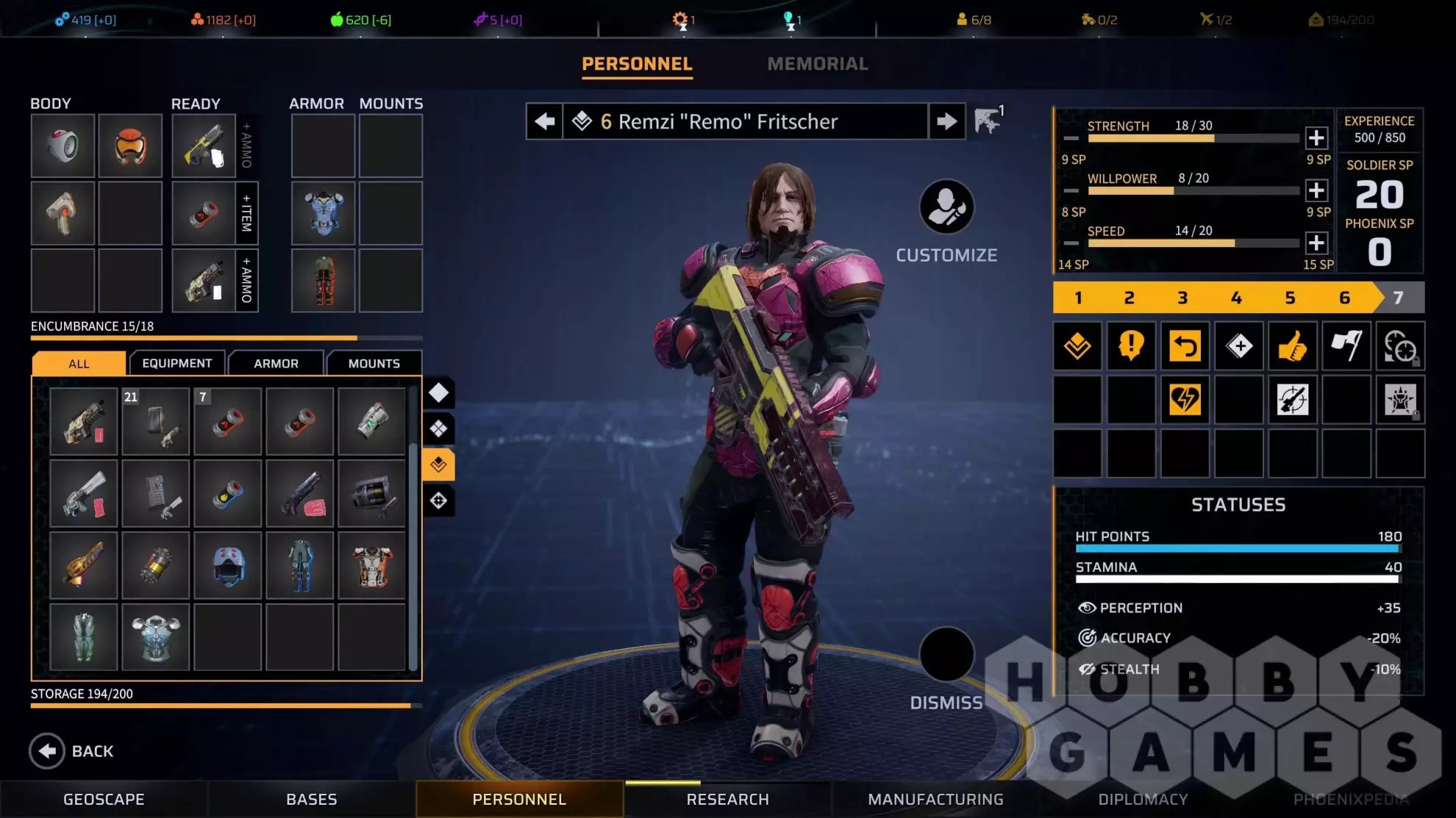
Task: Go back with the Back button
Action: point(72,751)
